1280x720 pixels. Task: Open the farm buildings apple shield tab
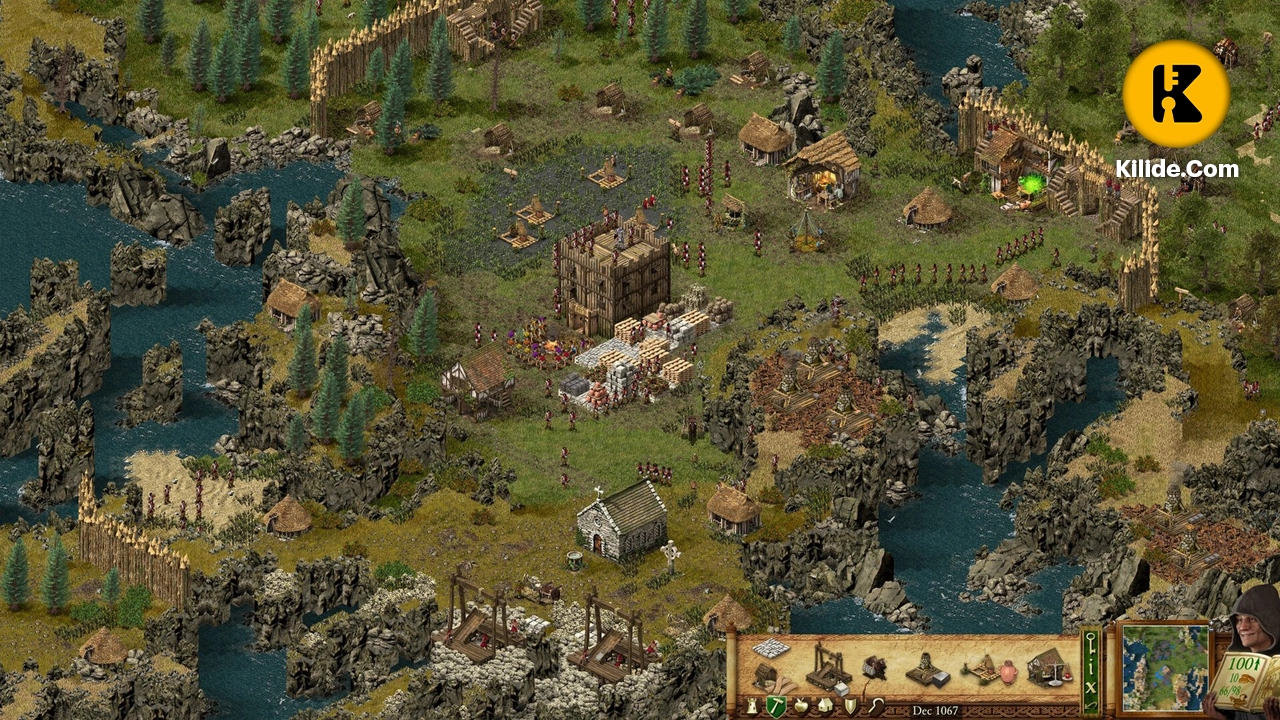[800, 704]
